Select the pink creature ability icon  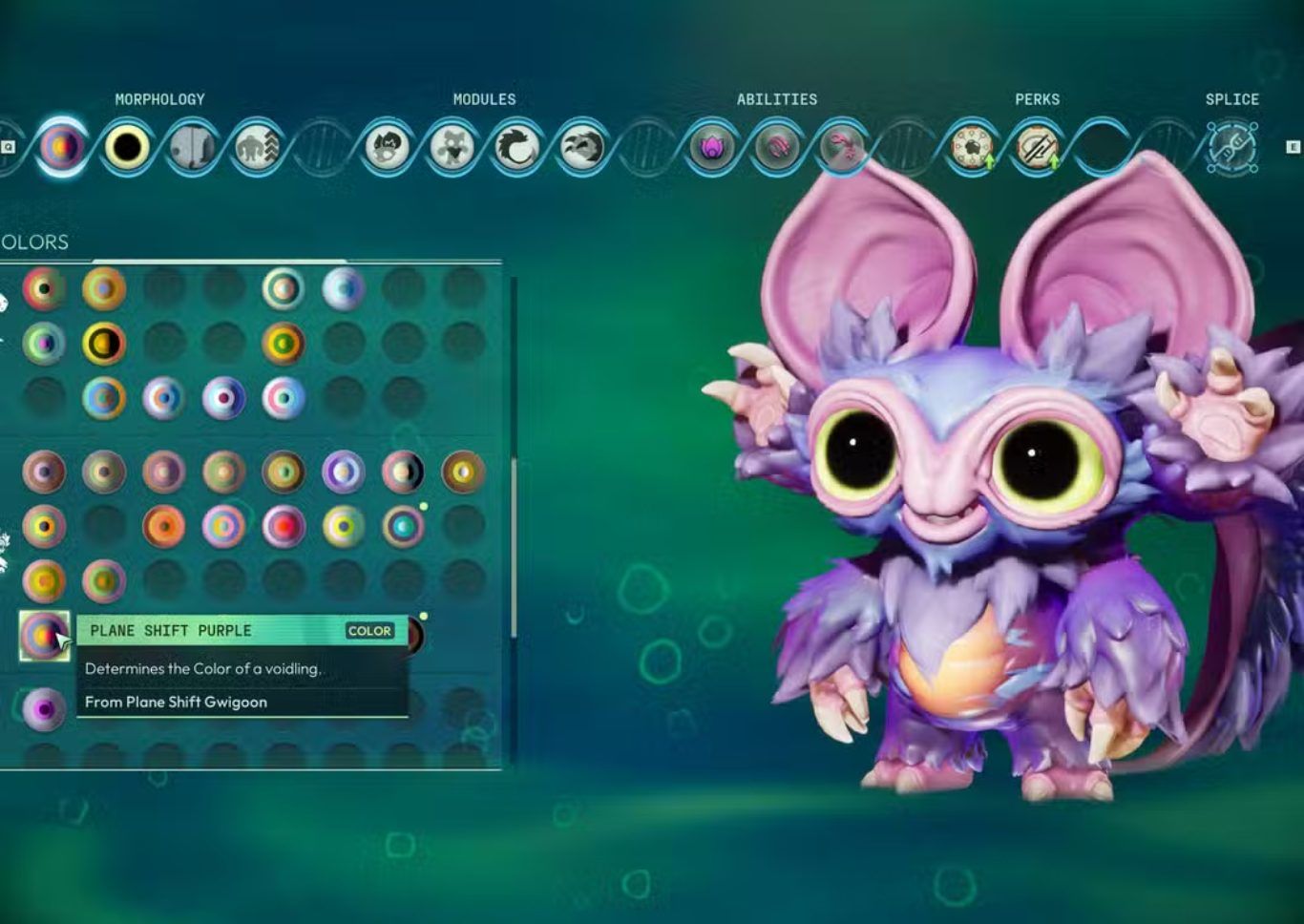[x=842, y=147]
